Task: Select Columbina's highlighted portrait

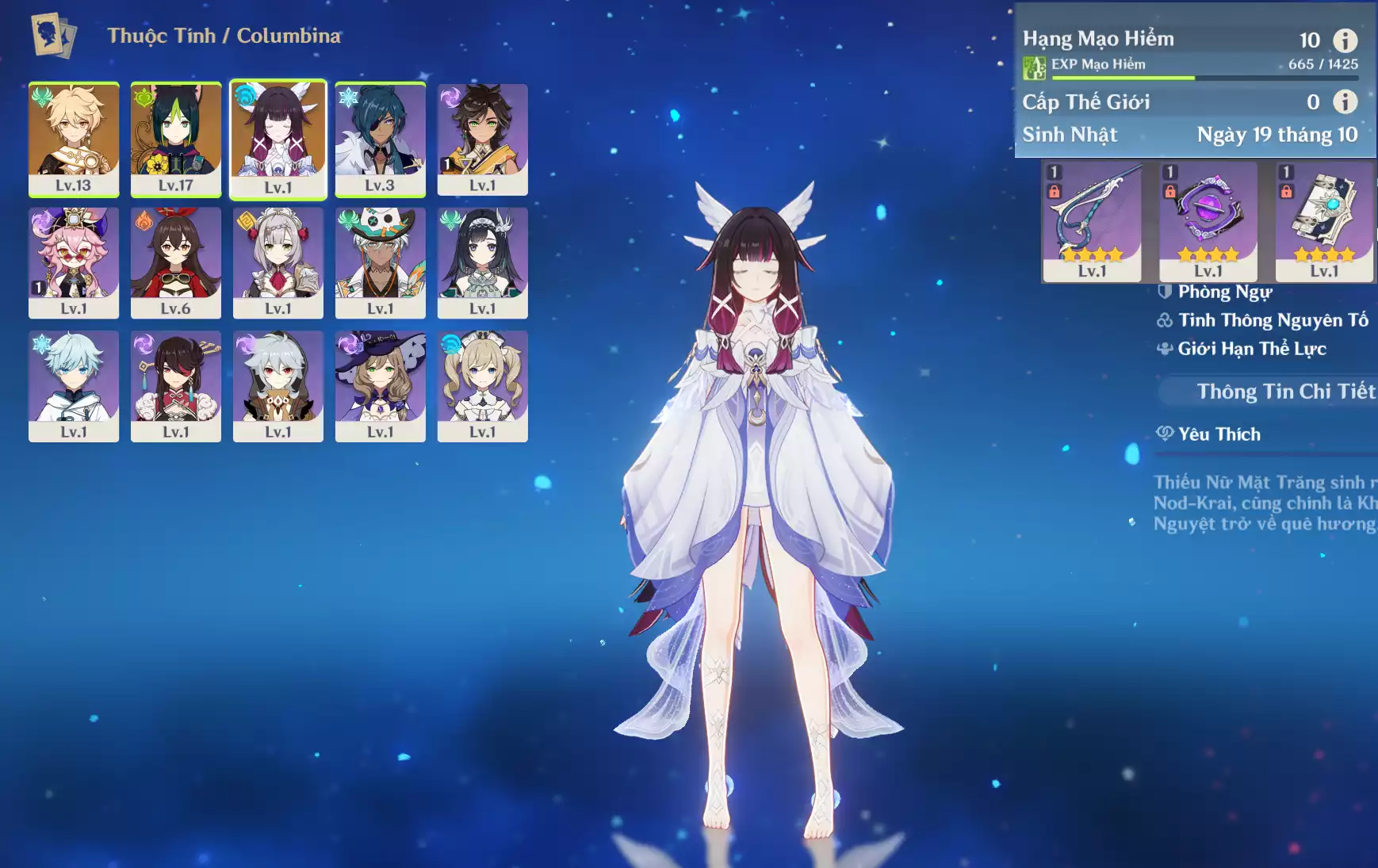Action: [x=278, y=139]
